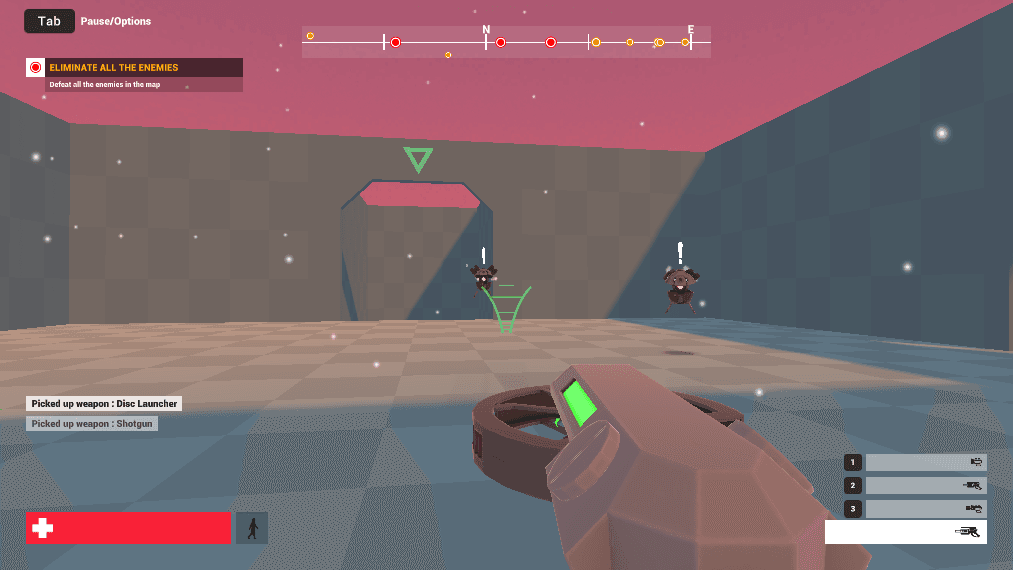Screen dimensions: 1013x570
Task: Click the highlighted white active weapon slot
Action: tap(905, 532)
